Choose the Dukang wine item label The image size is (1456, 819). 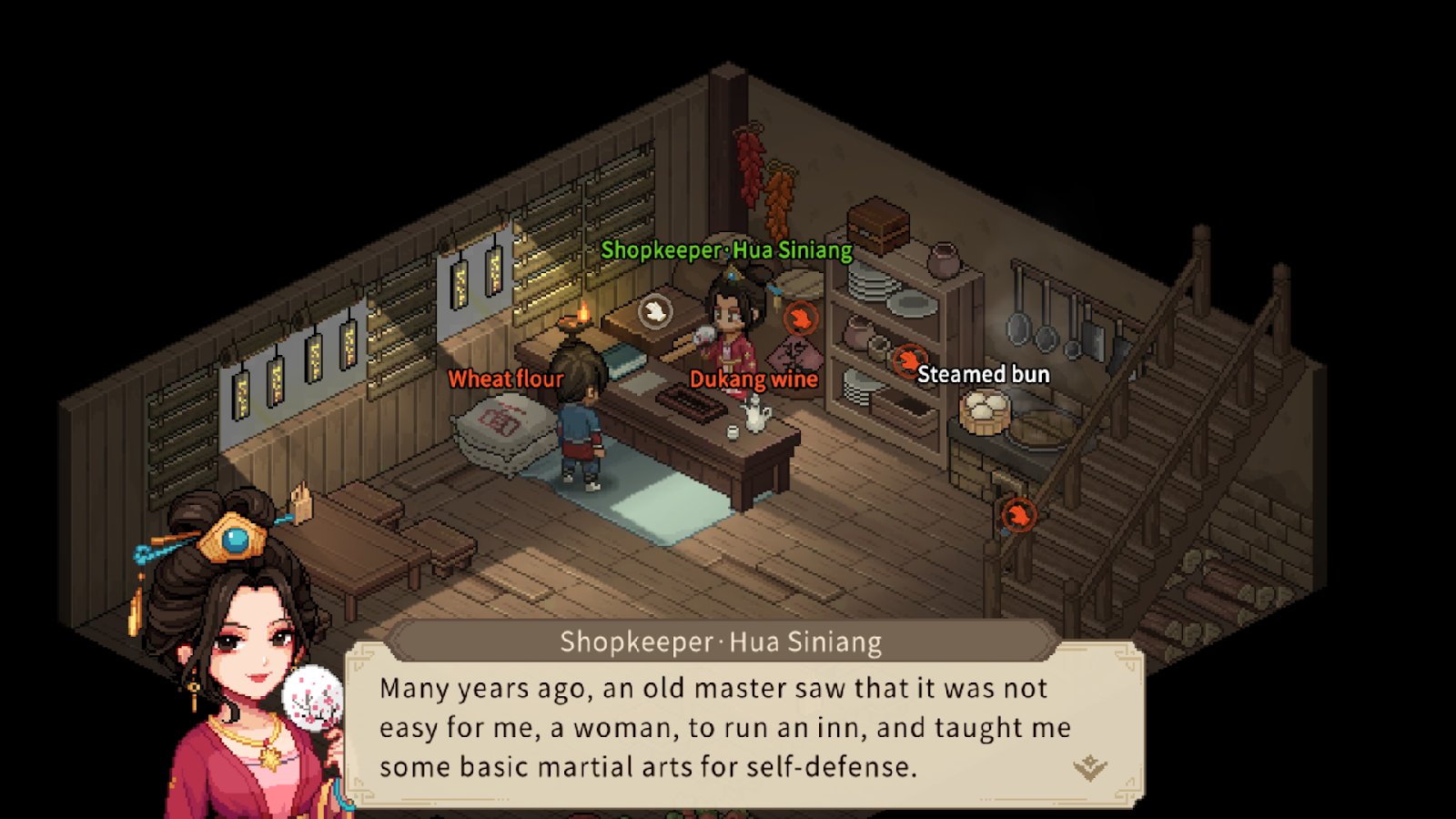(x=753, y=379)
